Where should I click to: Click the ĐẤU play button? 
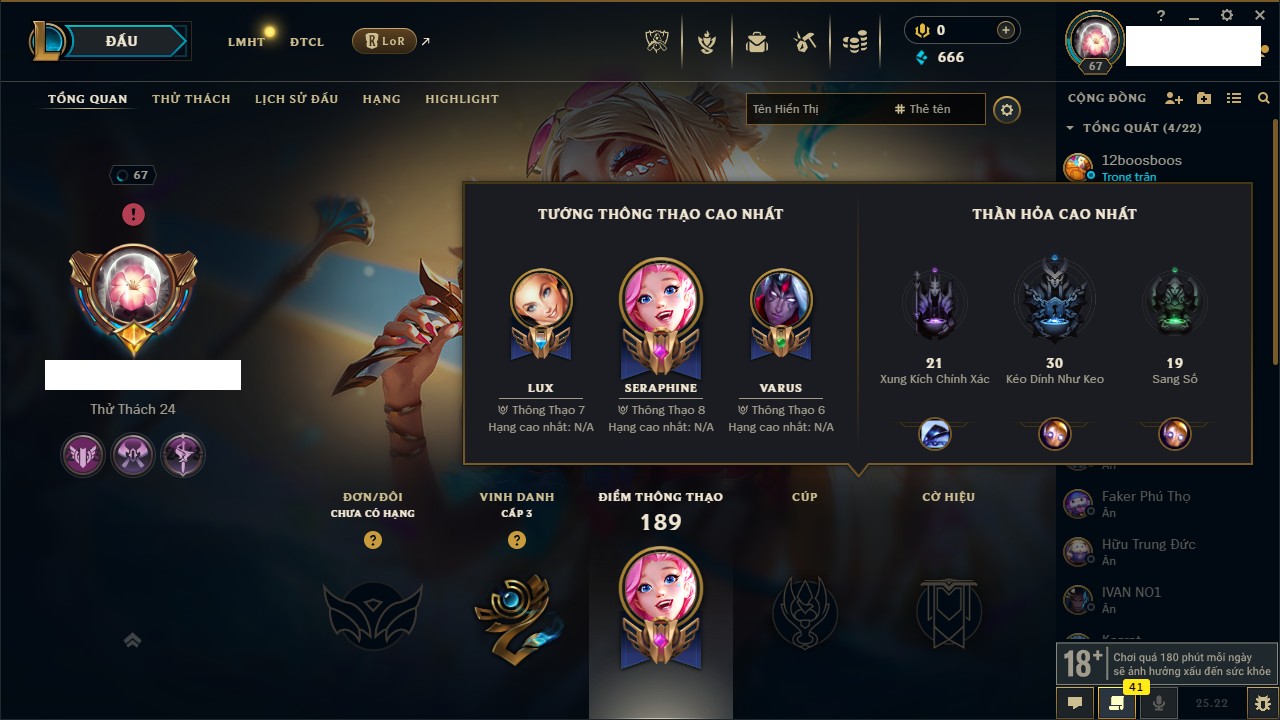[121, 41]
